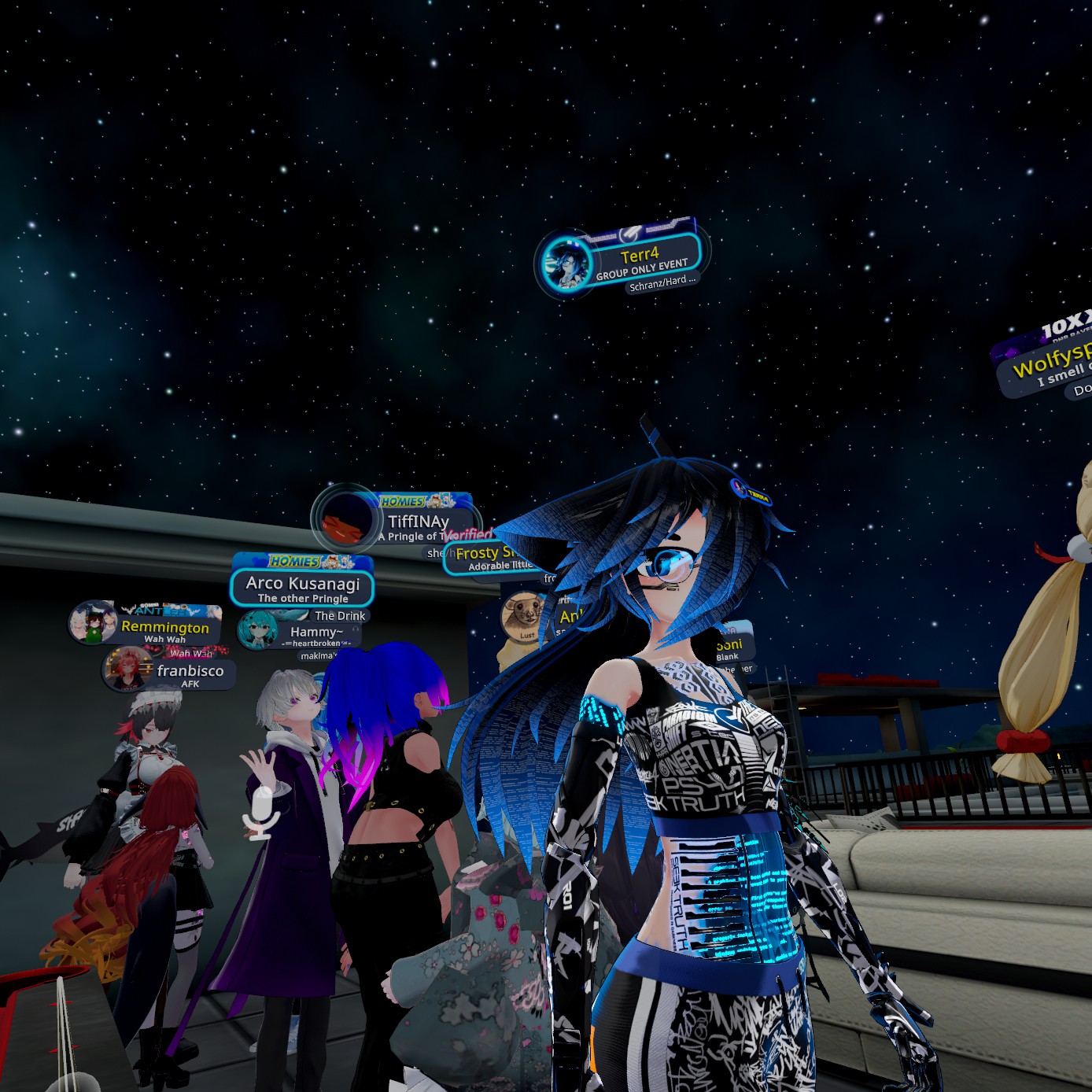1092x1092 pixels.
Task: Open Terr4's round avatar thumbnail
Action: tap(566, 262)
